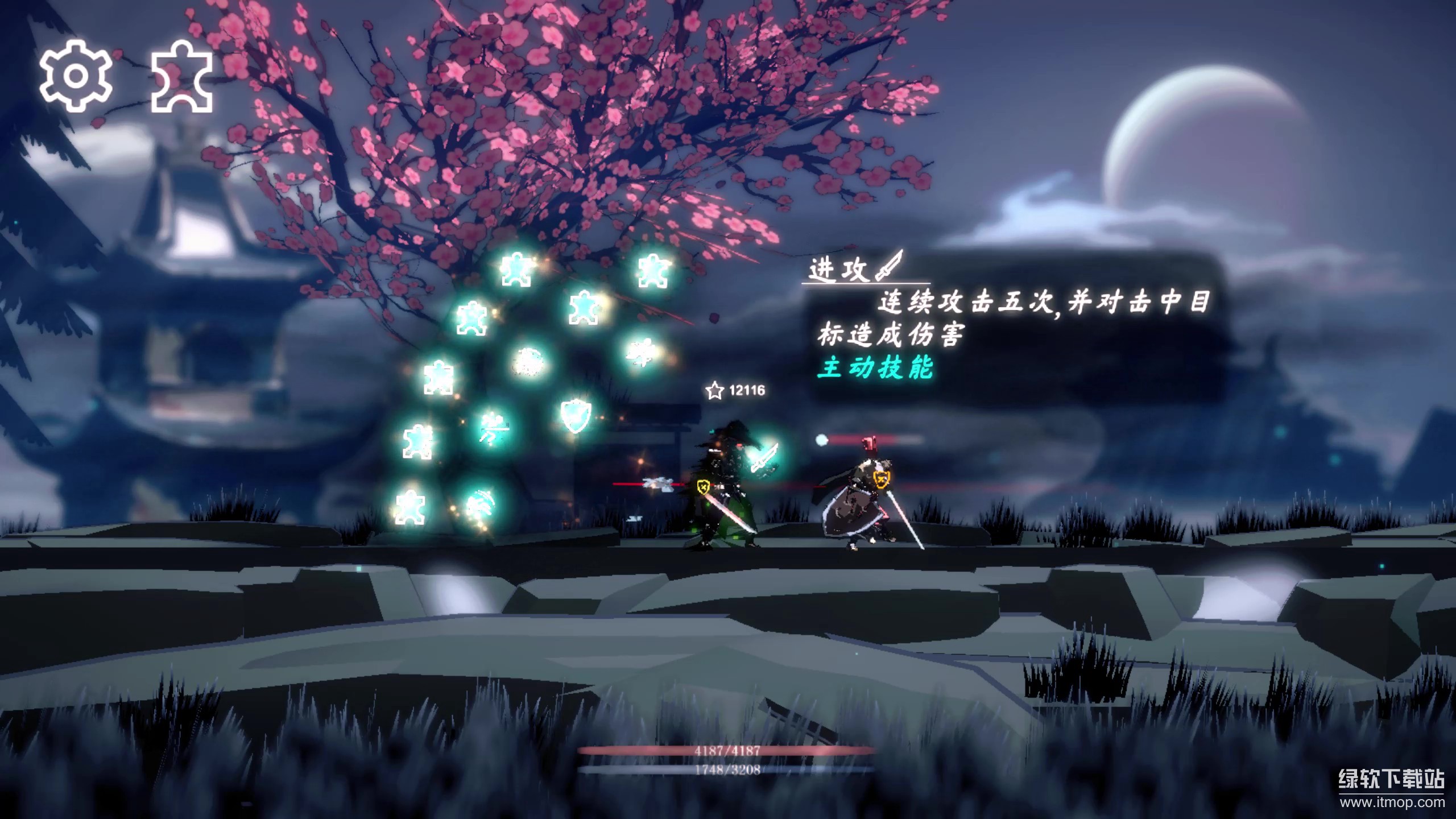This screenshot has width=1456, height=819.
Task: Open the large puzzle piece menu beside the gear
Action: (182, 77)
